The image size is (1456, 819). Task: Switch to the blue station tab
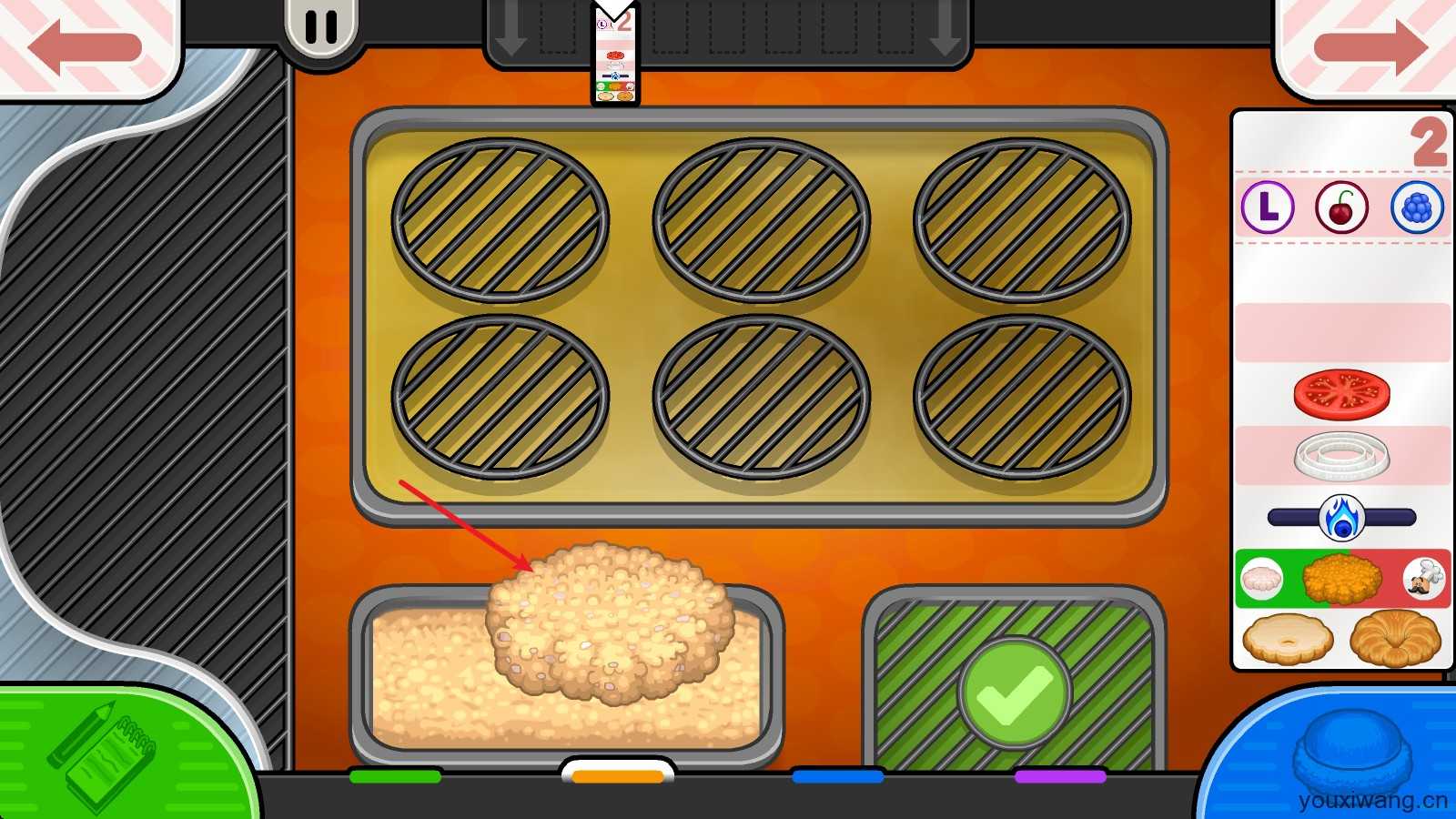click(838, 776)
